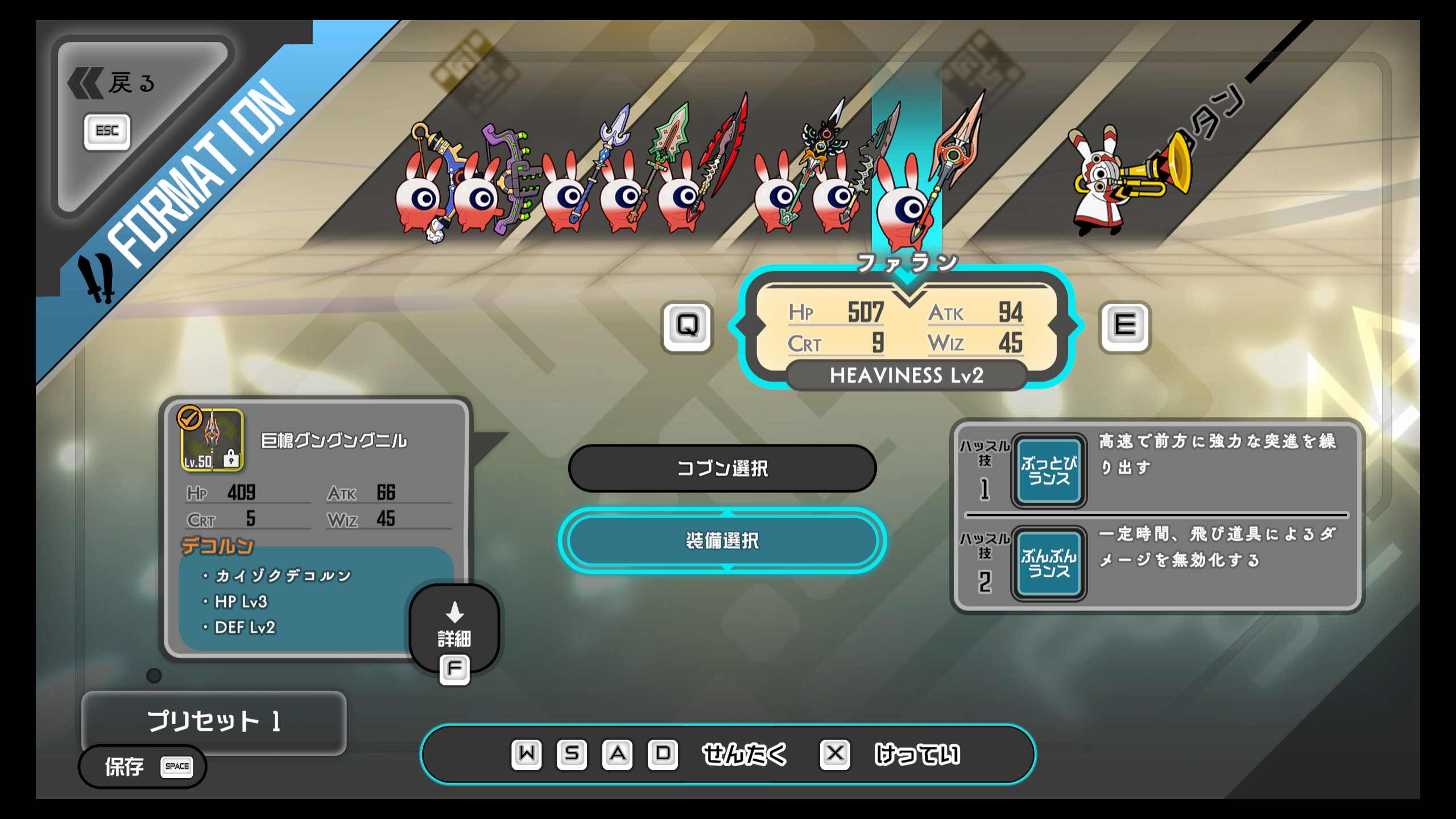Open the ファラン stats panel
The width and height of the screenshot is (1456, 819).
click(907, 328)
